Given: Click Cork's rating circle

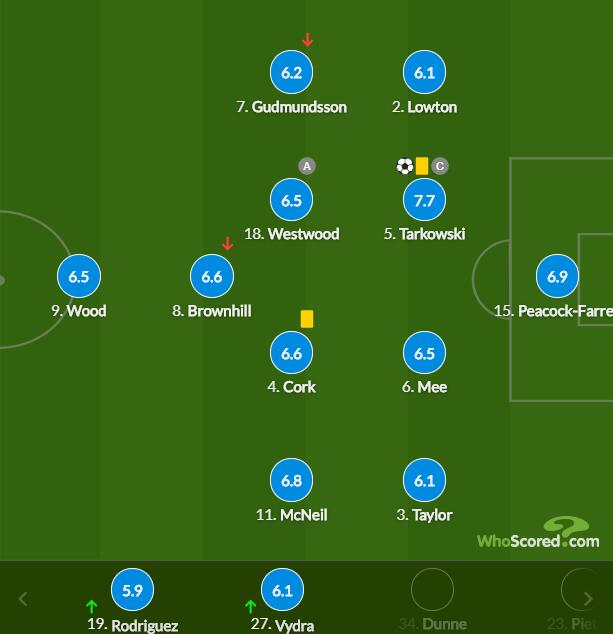Looking at the screenshot, I should click(291, 354).
